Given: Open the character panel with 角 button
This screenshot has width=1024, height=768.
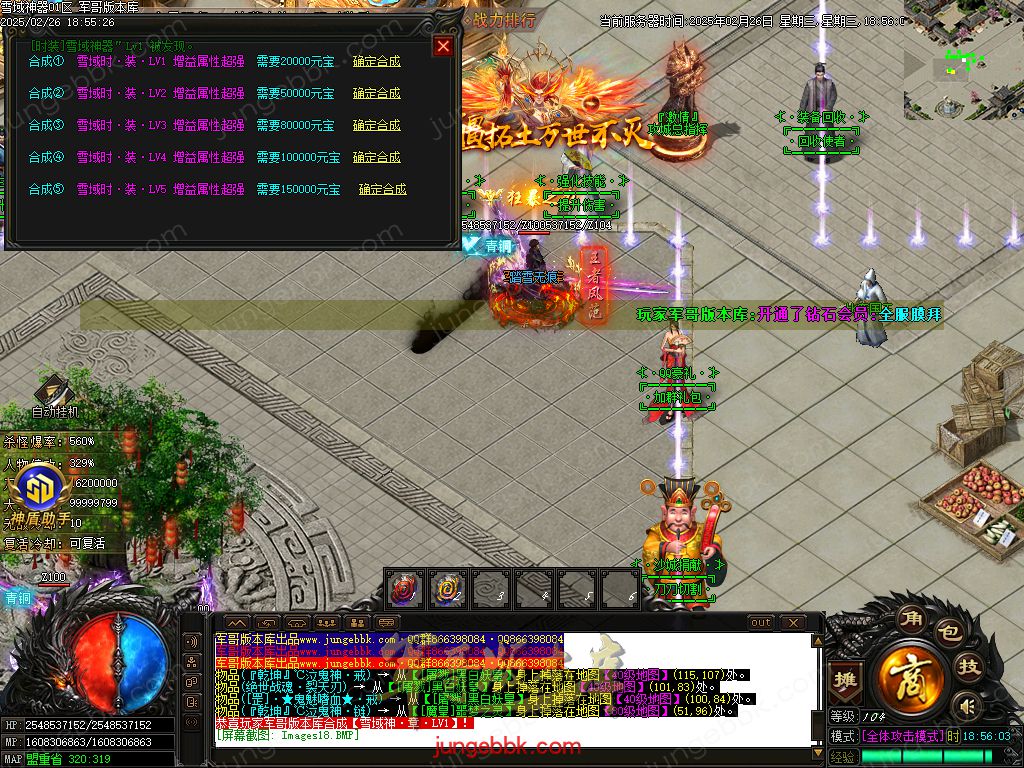Looking at the screenshot, I should pos(909,616).
